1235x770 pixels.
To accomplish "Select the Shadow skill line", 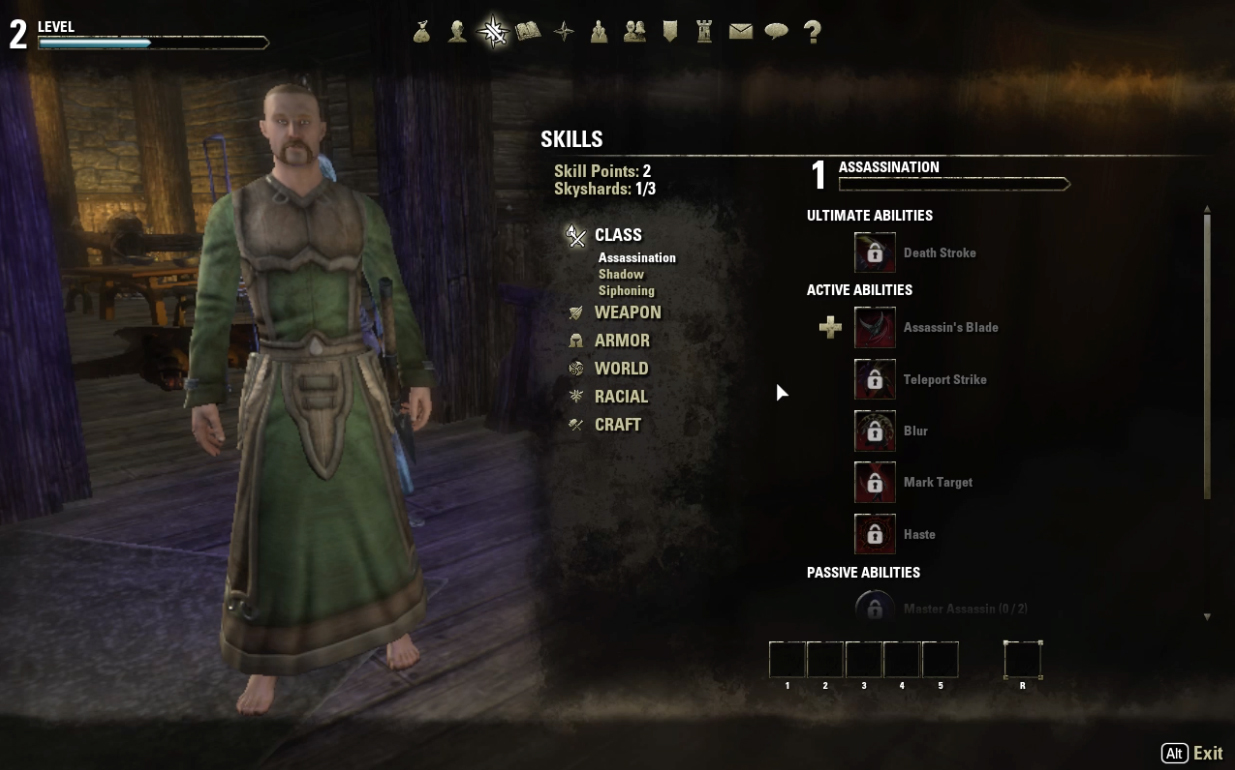I will [x=621, y=274].
